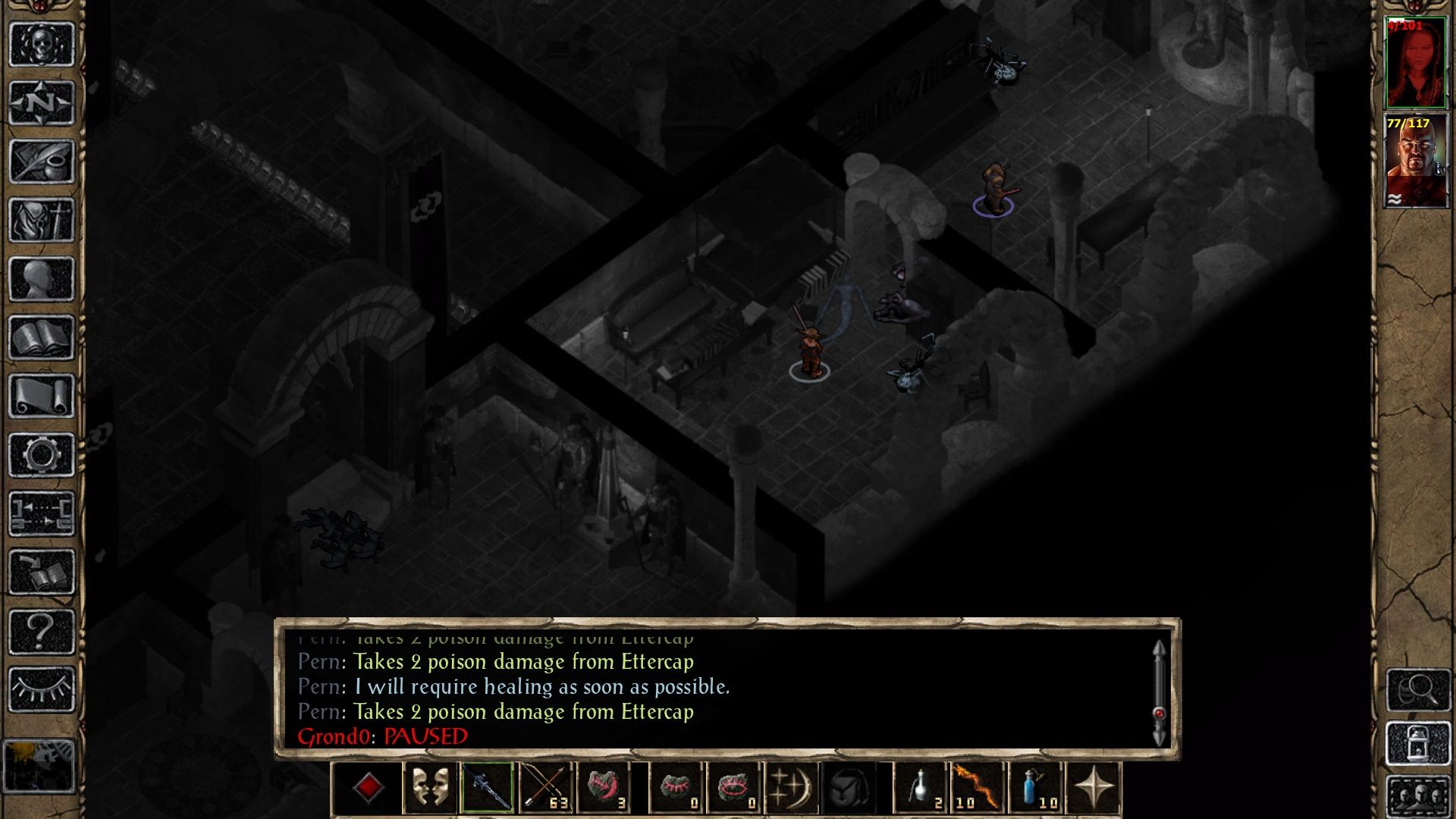This screenshot has width=1456, height=819.
Task: Select all party members with helmets button
Action: (1418, 796)
